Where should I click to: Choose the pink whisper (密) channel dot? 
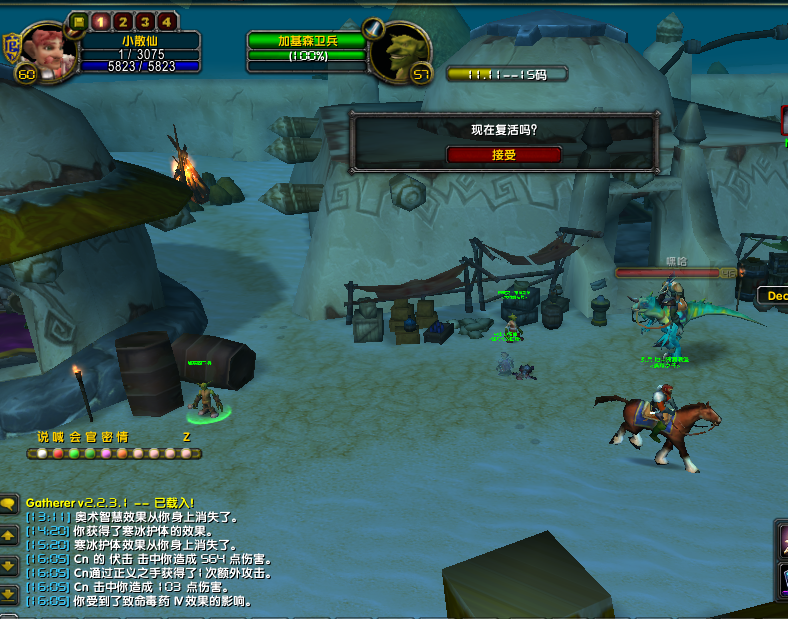click(106, 453)
